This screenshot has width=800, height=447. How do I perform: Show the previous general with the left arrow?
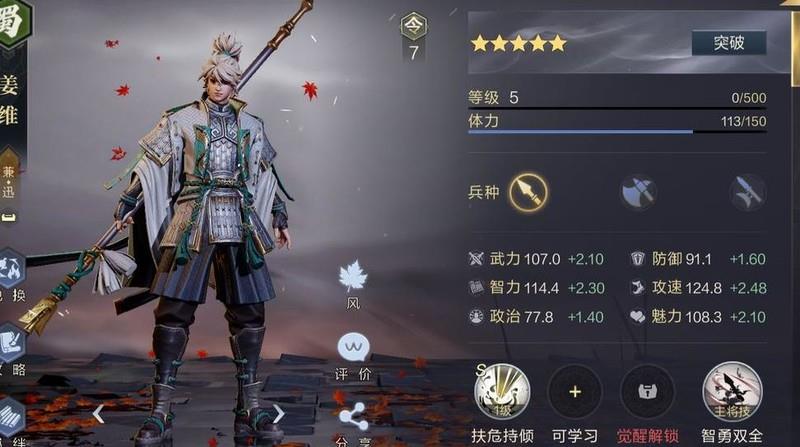tap(98, 412)
